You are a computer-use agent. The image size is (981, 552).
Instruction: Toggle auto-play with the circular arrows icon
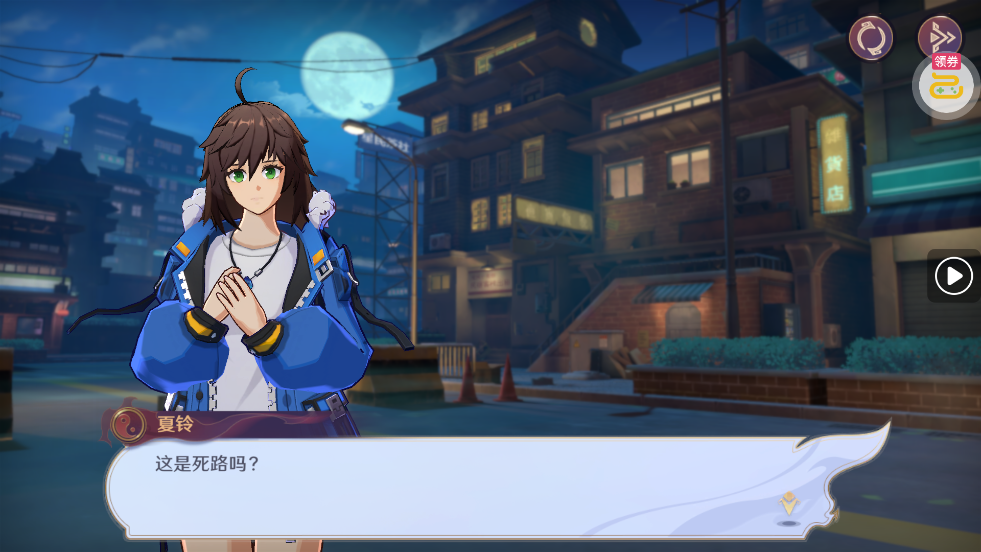[870, 38]
